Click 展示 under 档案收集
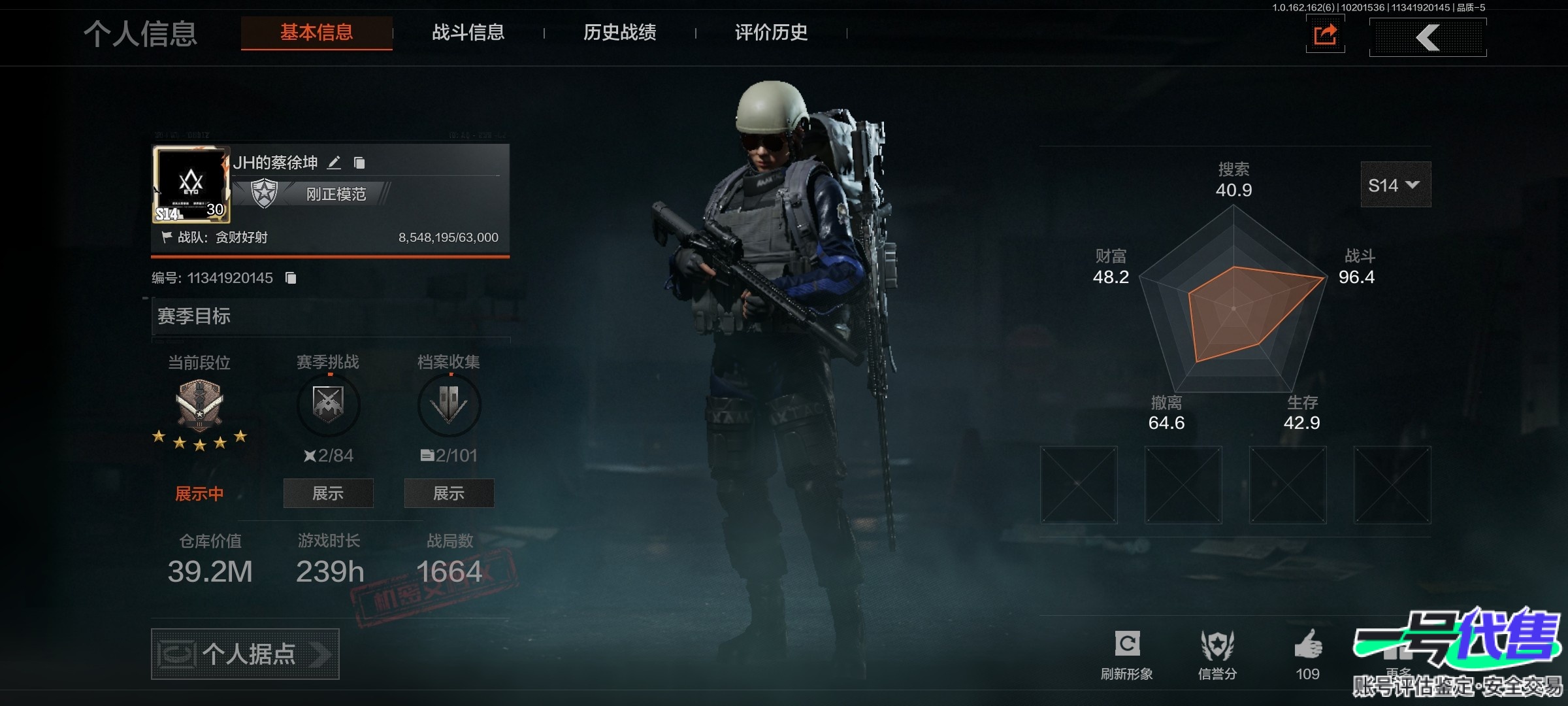This screenshot has height=706, width=1568. (449, 494)
